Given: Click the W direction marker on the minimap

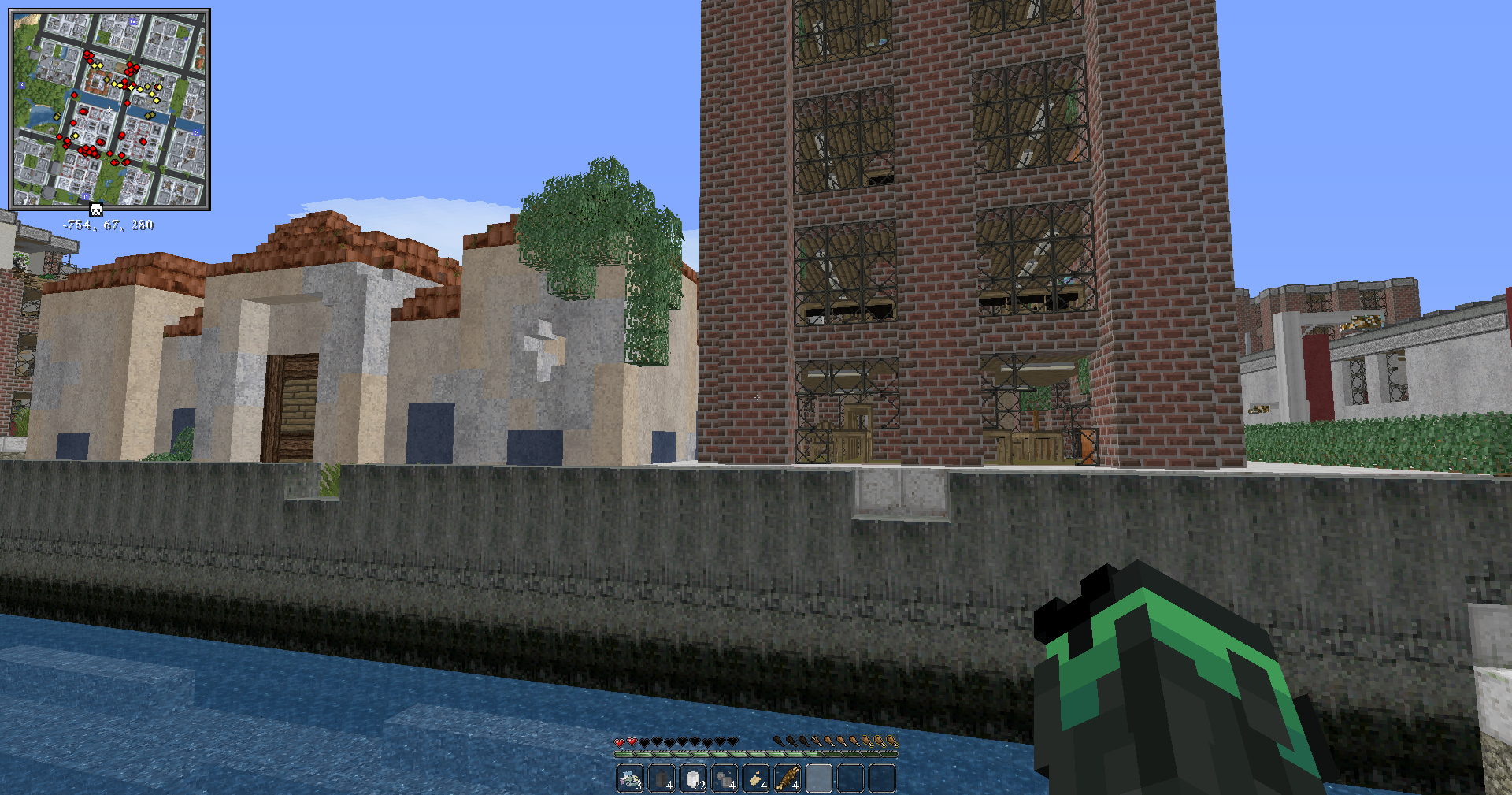Looking at the screenshot, I should click(132, 20).
